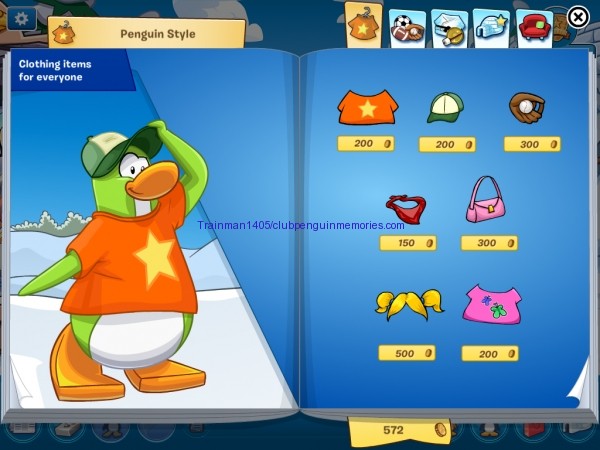Choose the pink handbag

coord(486,200)
